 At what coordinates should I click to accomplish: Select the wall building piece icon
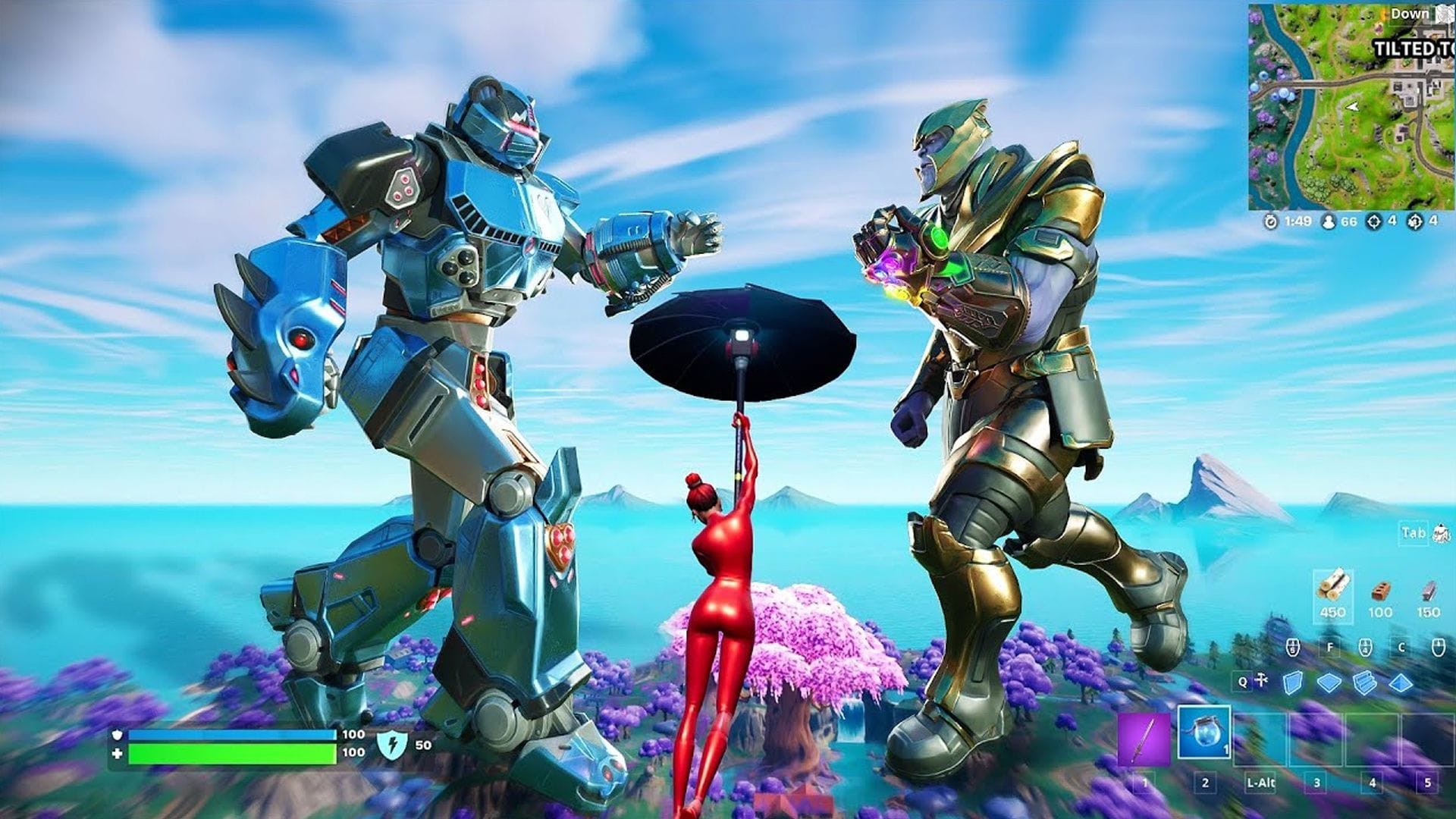[x=1292, y=681]
